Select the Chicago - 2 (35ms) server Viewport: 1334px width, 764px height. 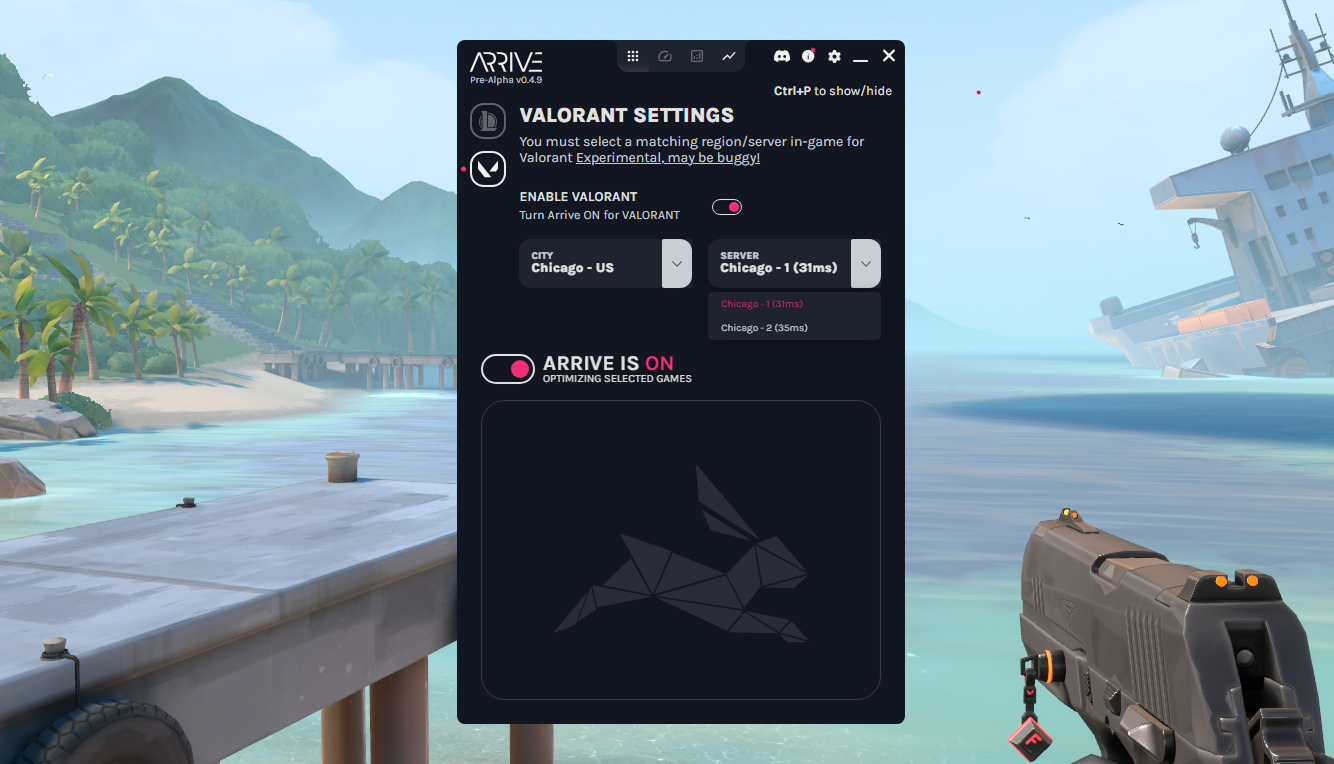764,327
